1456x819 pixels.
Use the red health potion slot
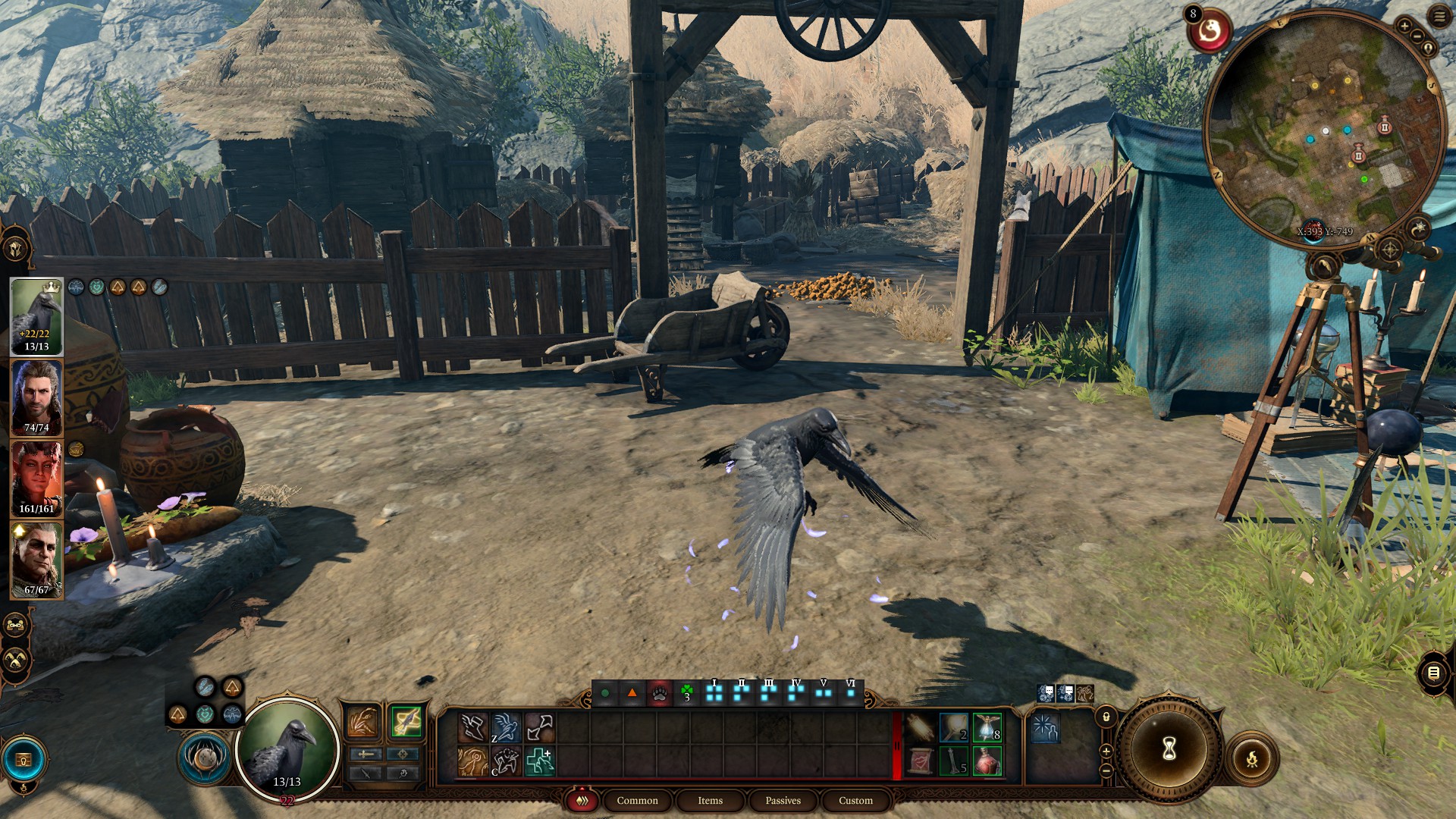click(x=987, y=761)
